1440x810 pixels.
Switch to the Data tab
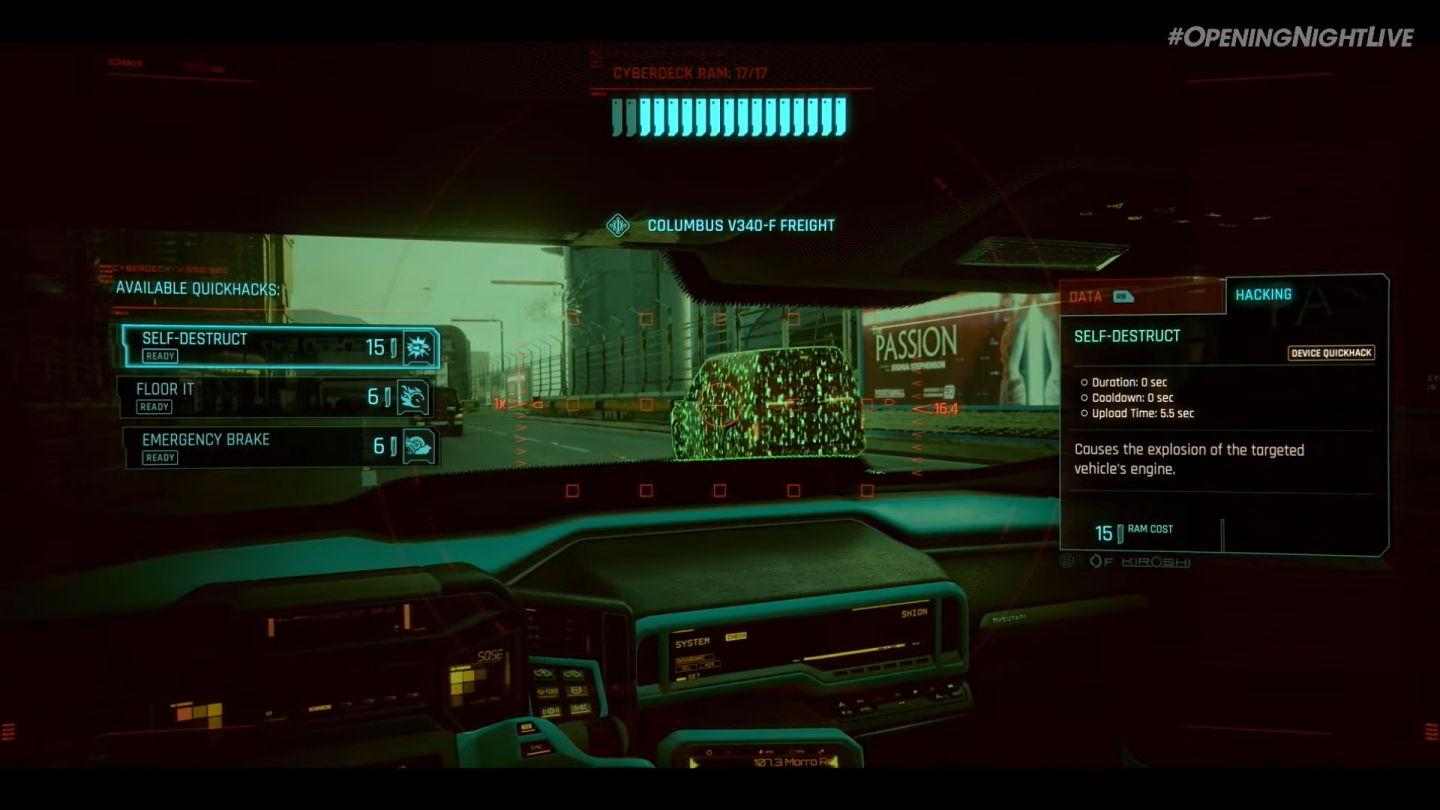(1140, 296)
